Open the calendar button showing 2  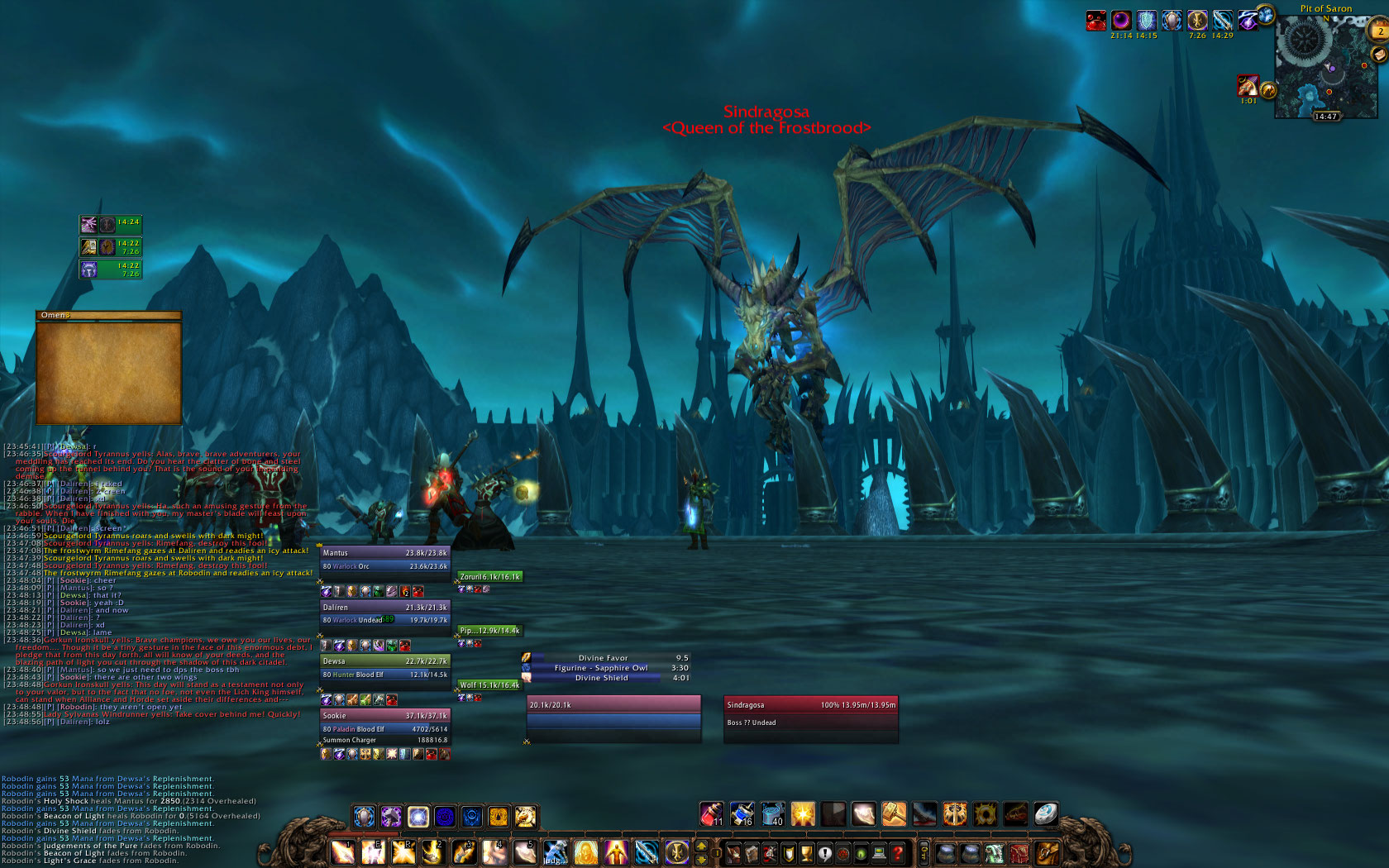(x=1379, y=31)
